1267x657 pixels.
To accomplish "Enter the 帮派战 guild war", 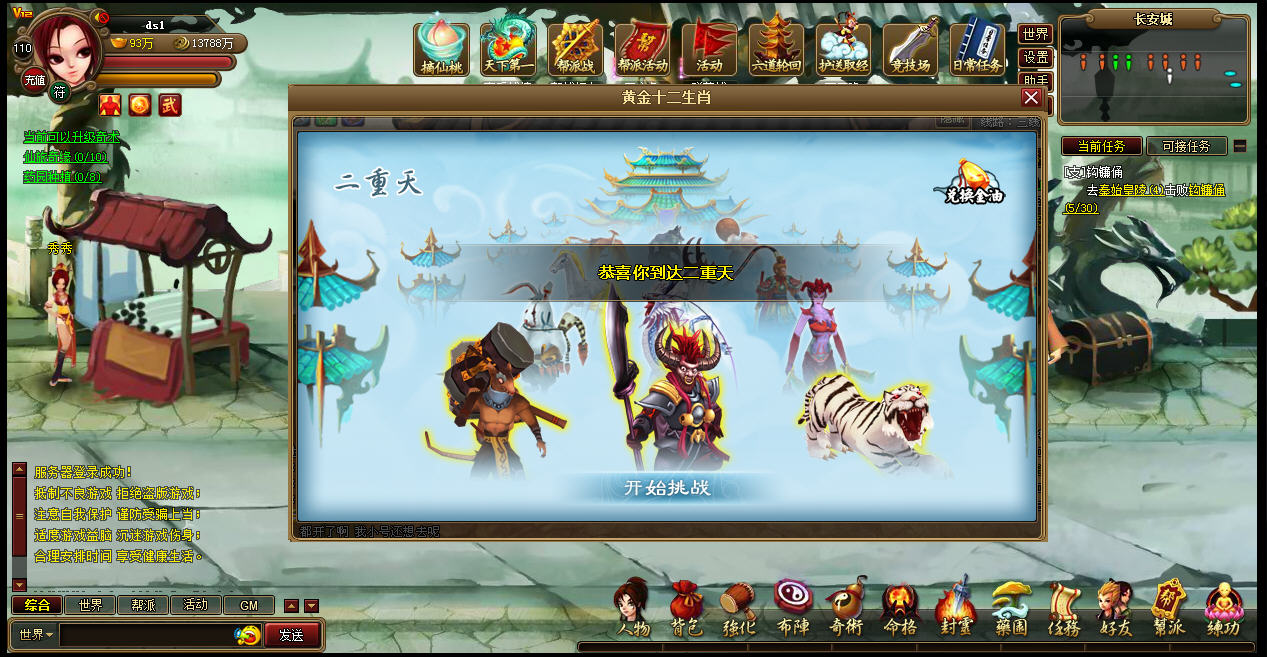I will pos(575,49).
